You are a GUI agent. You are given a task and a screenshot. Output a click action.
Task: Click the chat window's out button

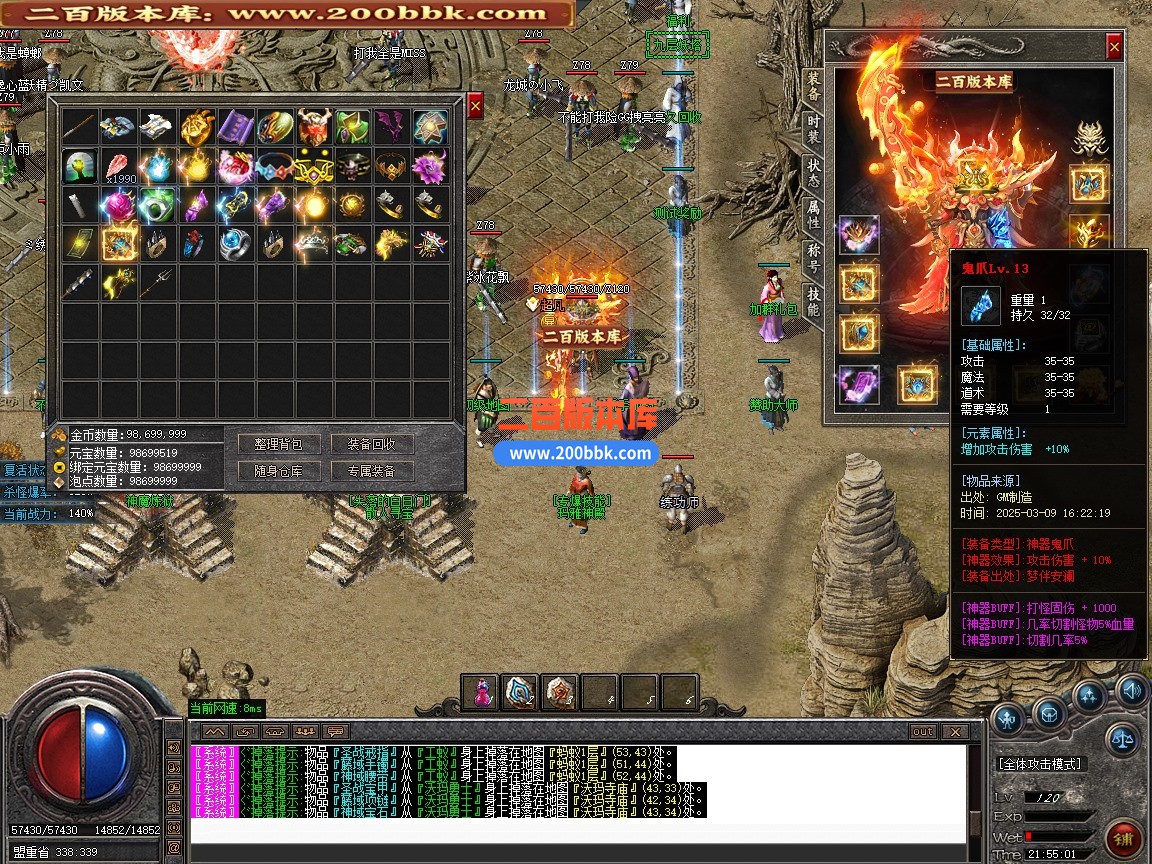tap(922, 732)
